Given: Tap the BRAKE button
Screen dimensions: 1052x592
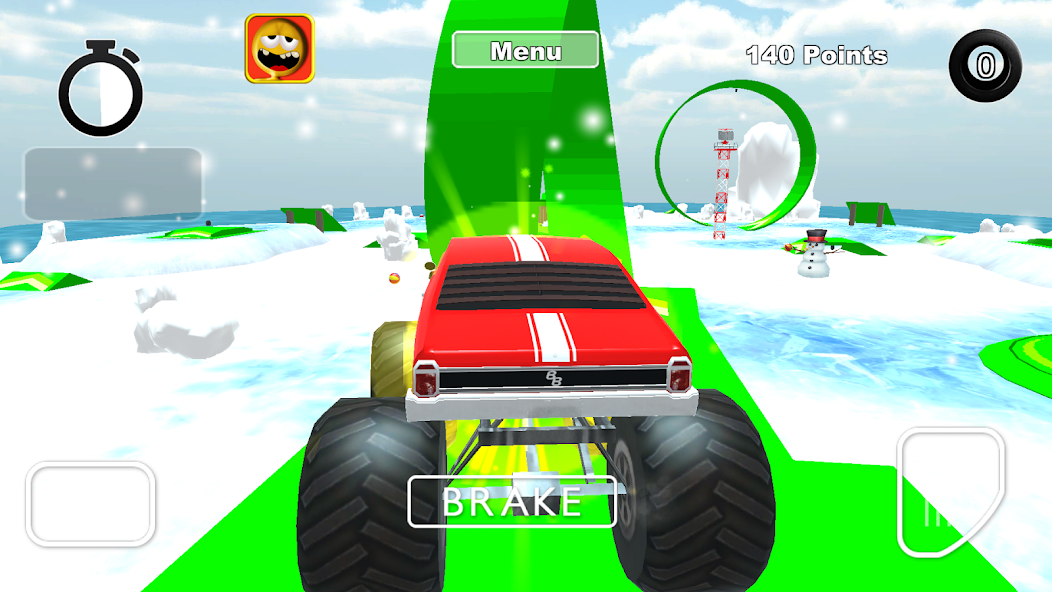Looking at the screenshot, I should point(512,502).
